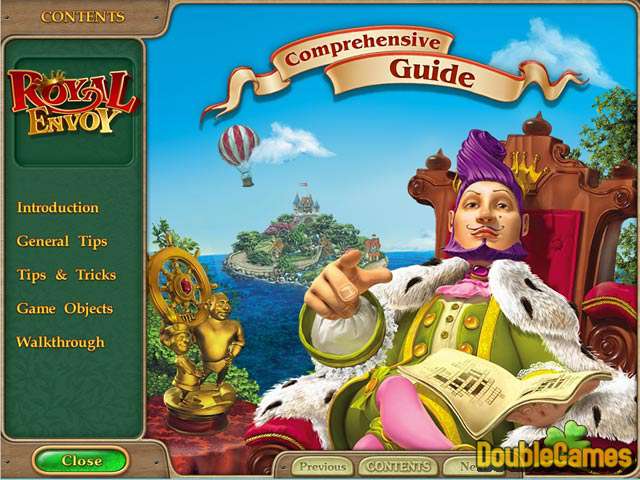The image size is (640, 480).
Task: Select Tips & Tricks entry
Action: [x=66, y=275]
